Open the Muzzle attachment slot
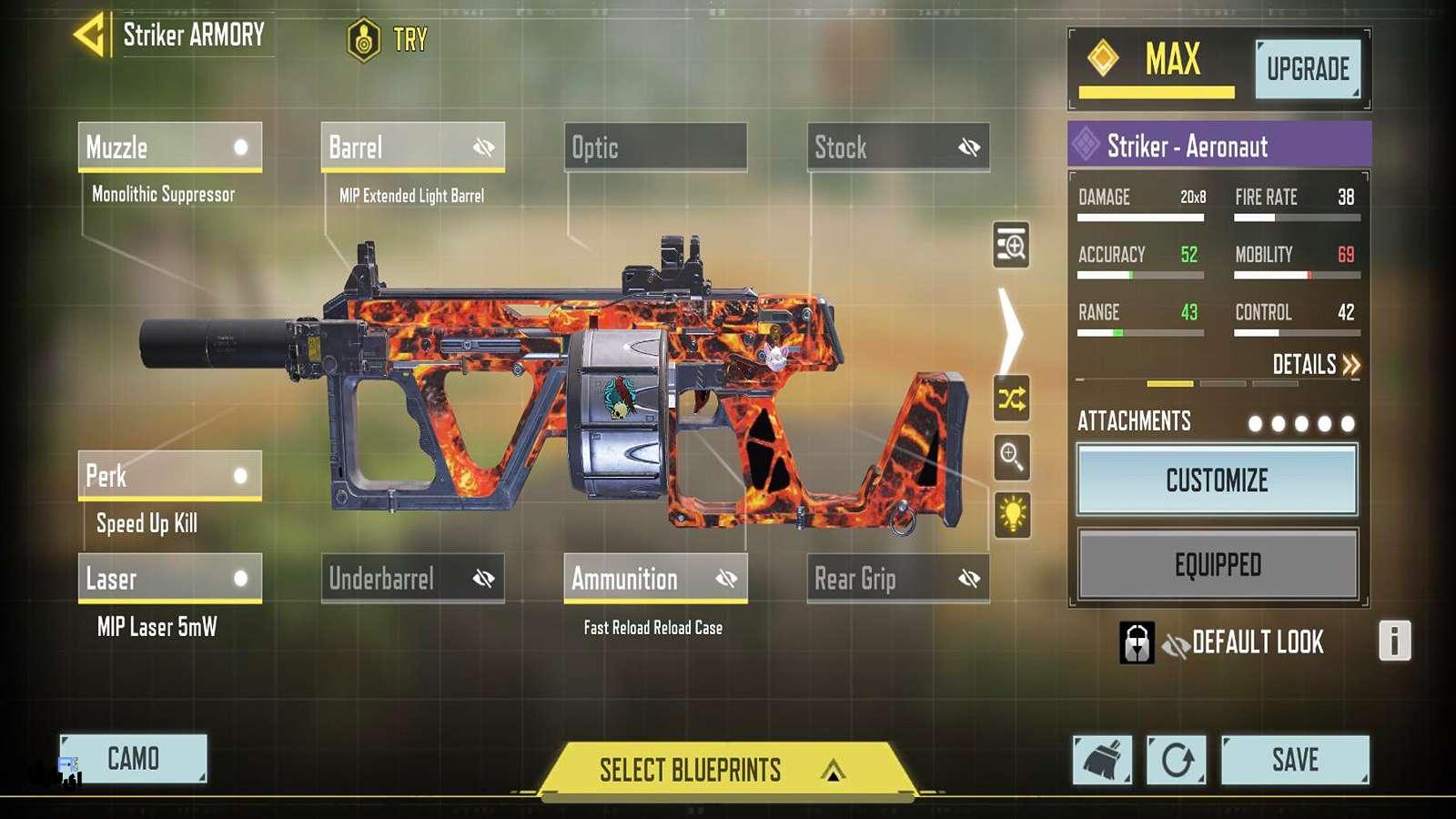 point(170,147)
